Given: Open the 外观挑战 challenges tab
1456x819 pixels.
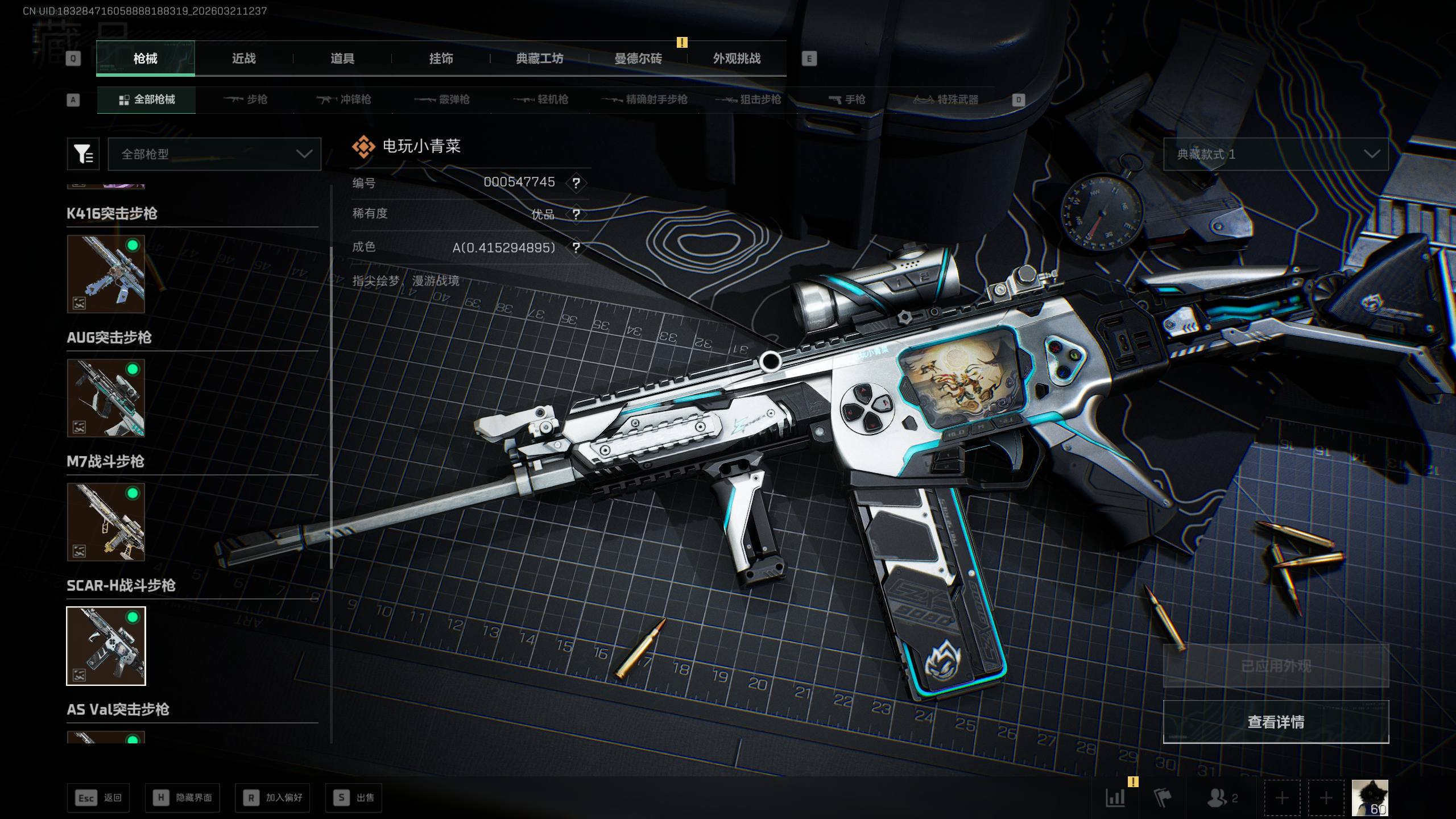Looking at the screenshot, I should coord(737,59).
